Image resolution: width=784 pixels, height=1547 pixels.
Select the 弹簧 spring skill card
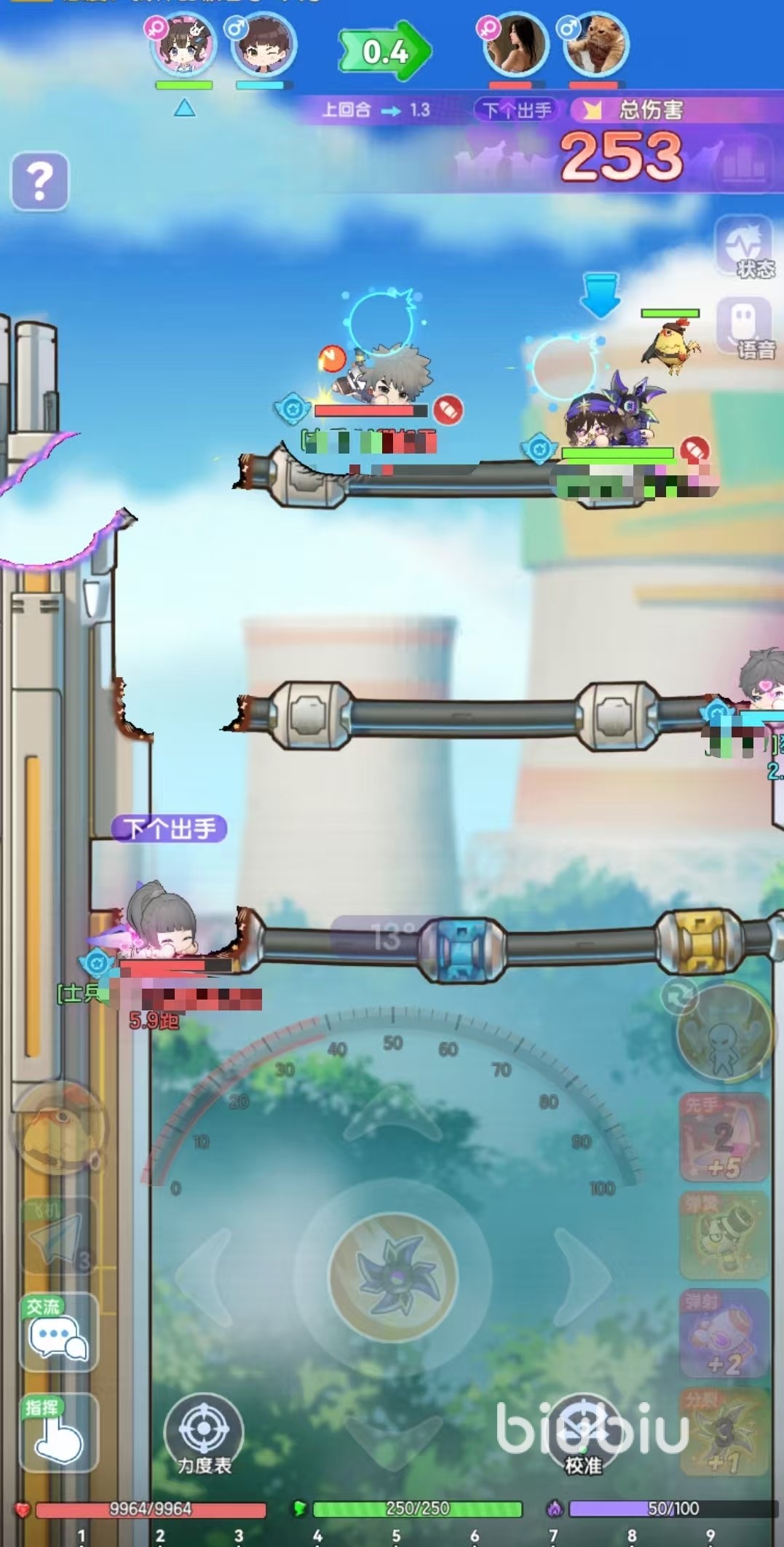724,1235
